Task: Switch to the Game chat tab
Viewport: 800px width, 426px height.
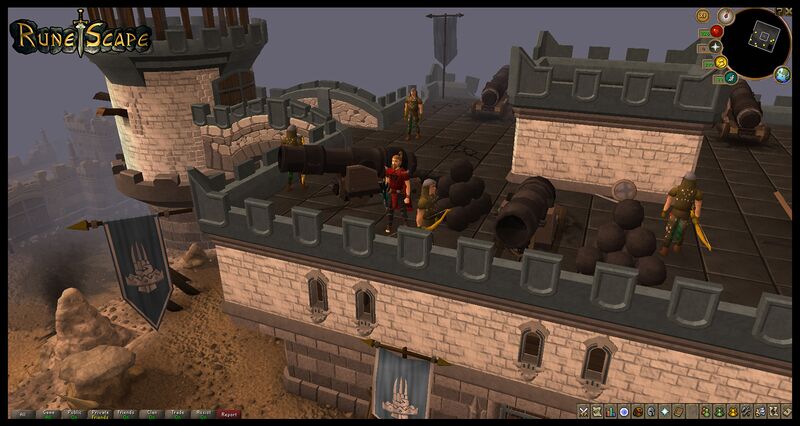Action: pos(48,412)
